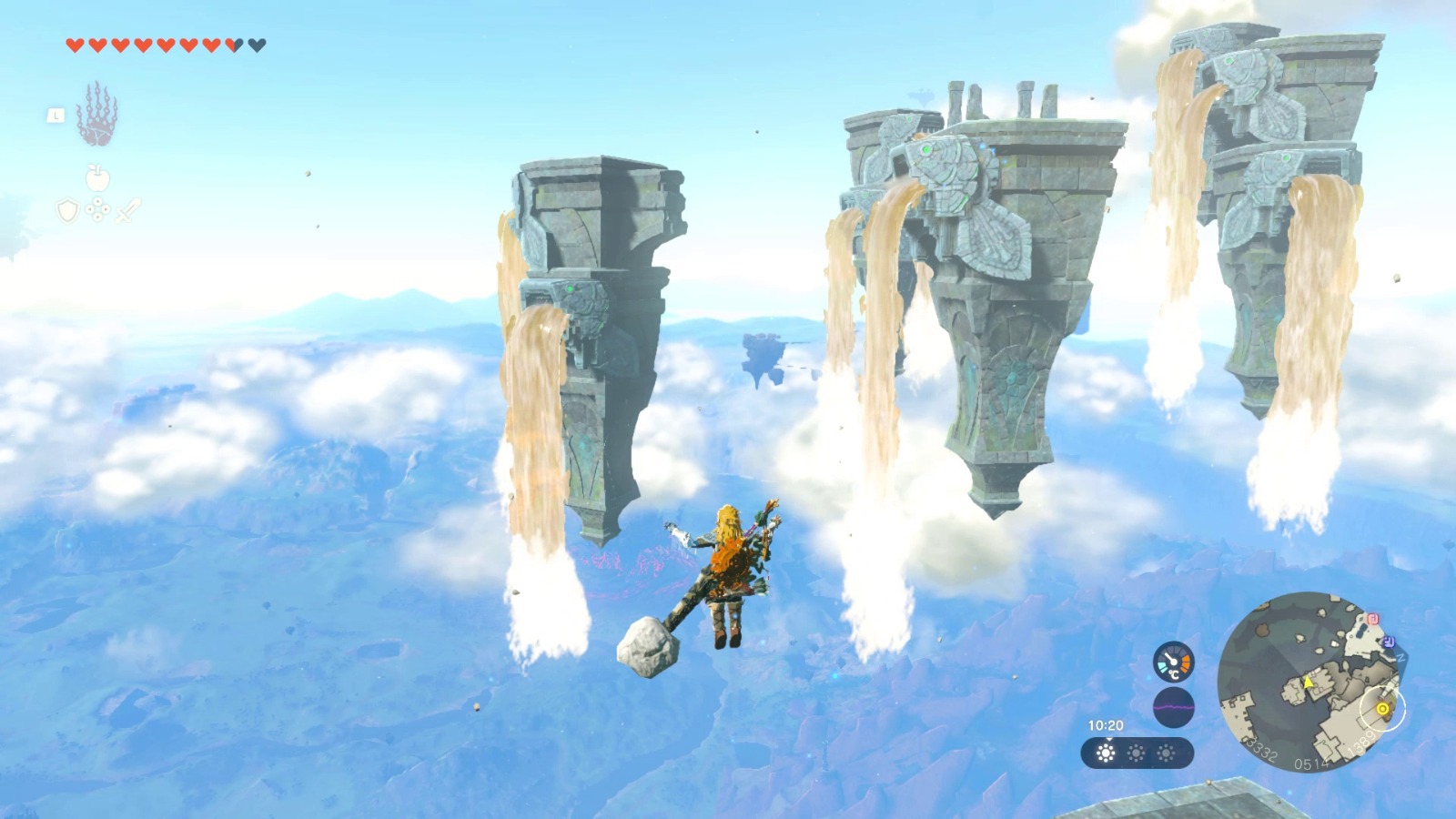
Task: Activate the Ultrahand ability icon
Action: click(x=96, y=115)
